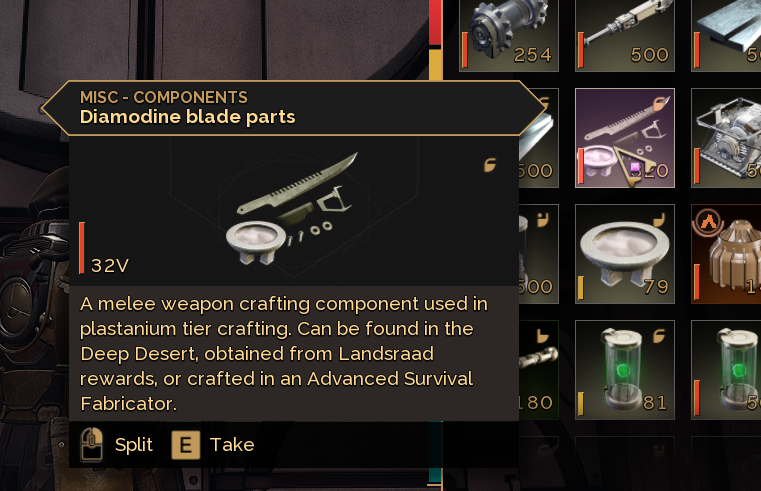Image resolution: width=761 pixels, height=491 pixels.
Task: Click the caged machinery component slot
Action: [727, 137]
